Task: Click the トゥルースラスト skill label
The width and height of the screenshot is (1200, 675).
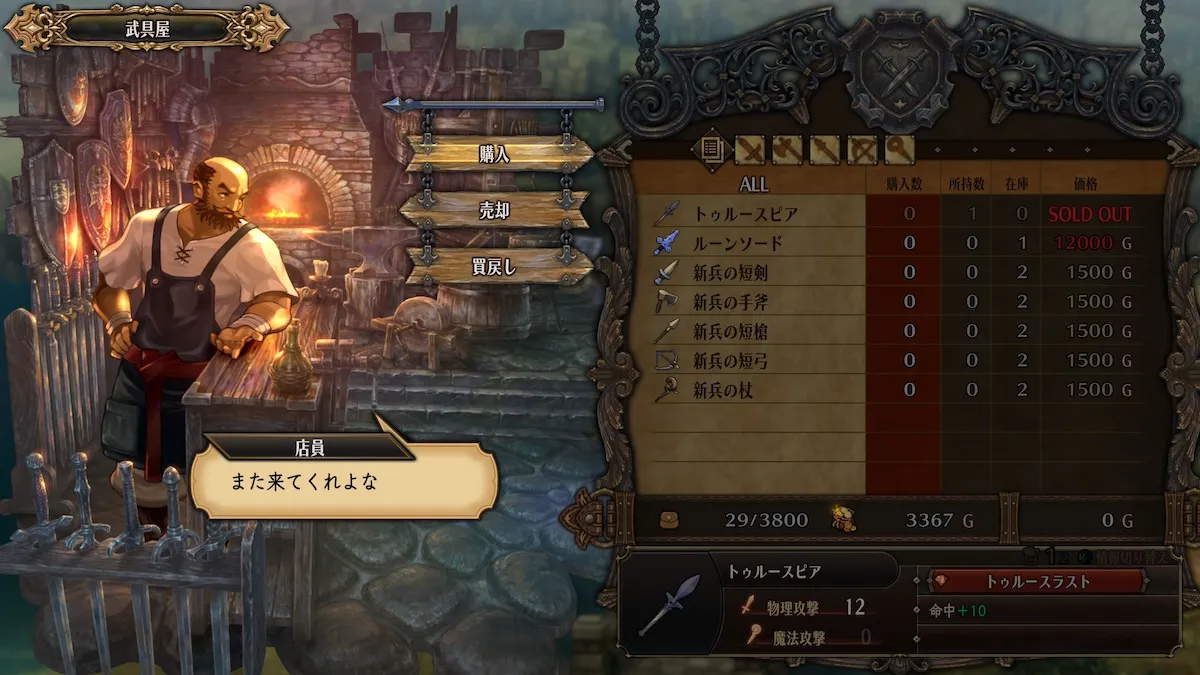Action: (x=1037, y=581)
